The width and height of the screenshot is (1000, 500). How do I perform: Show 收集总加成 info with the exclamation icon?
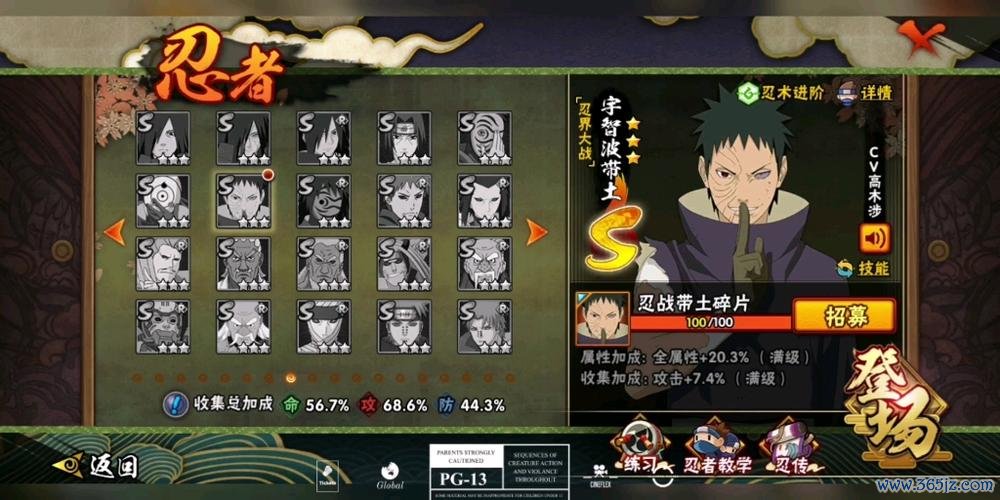(176, 404)
